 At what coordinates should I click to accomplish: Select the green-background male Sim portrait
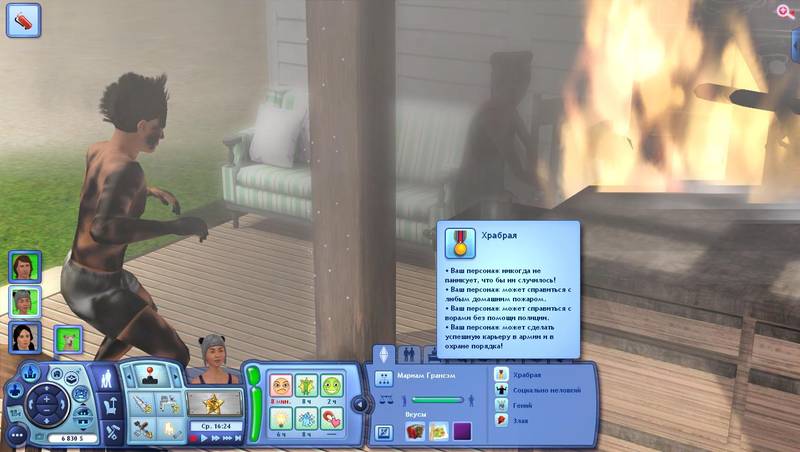24,267
